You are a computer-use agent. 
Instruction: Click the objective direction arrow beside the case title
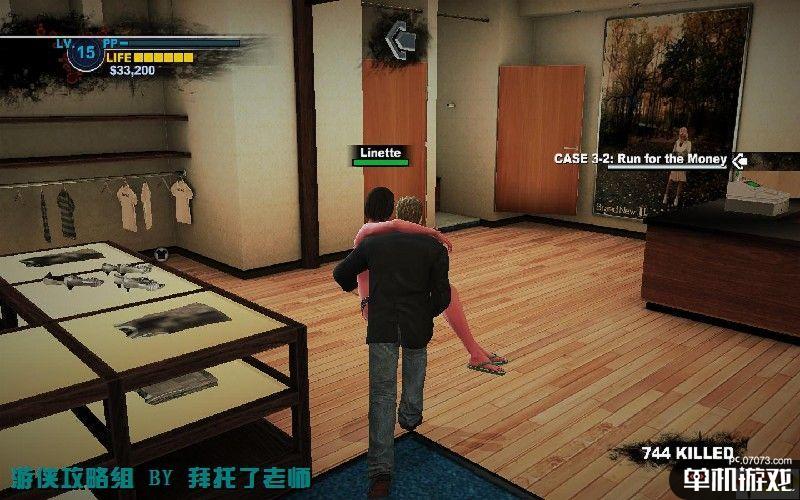[x=739, y=159]
